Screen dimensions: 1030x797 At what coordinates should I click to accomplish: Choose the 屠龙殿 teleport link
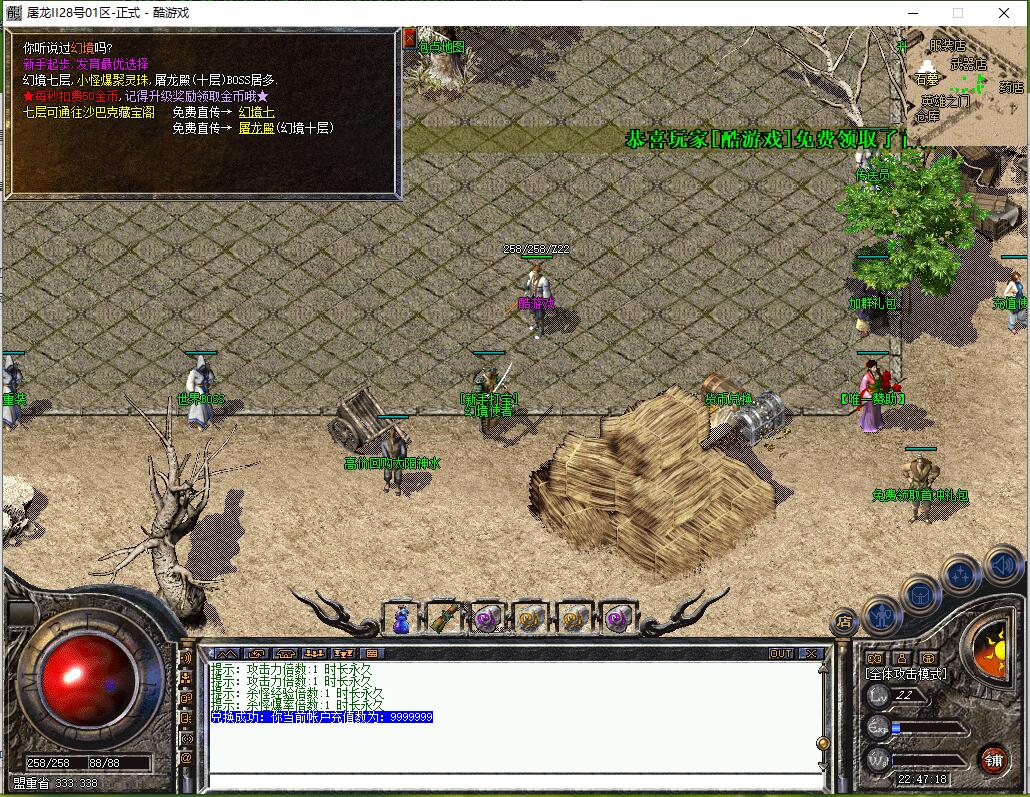click(256, 128)
